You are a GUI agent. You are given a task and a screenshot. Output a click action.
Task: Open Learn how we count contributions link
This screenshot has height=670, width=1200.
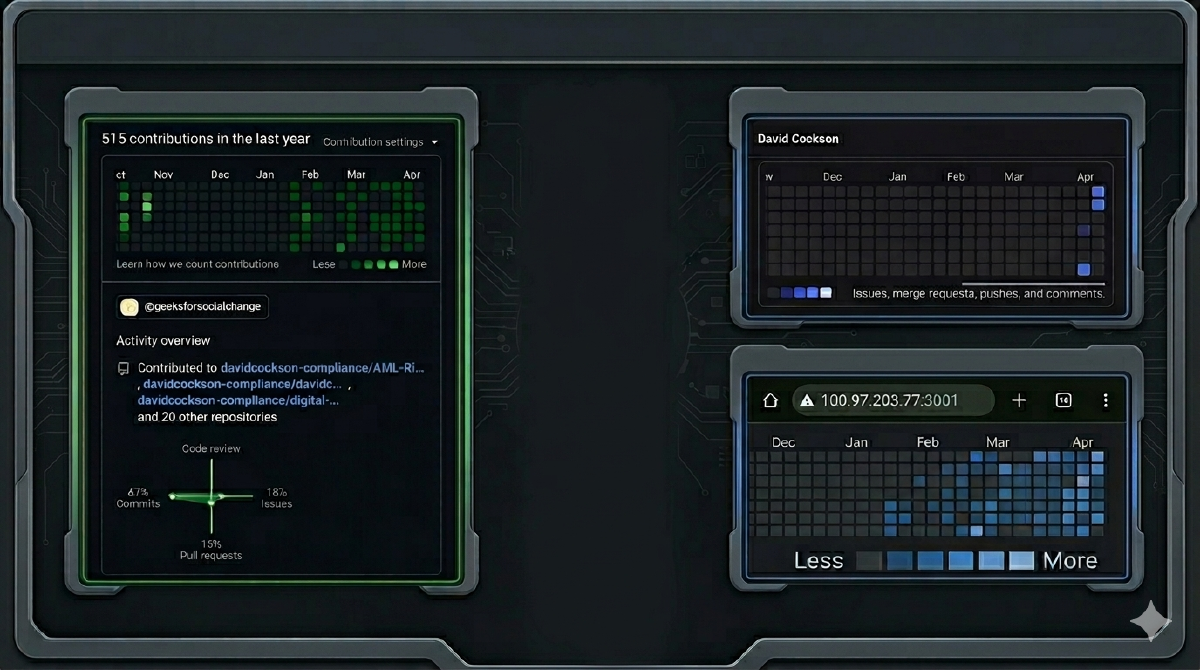pyautogui.click(x=197, y=264)
